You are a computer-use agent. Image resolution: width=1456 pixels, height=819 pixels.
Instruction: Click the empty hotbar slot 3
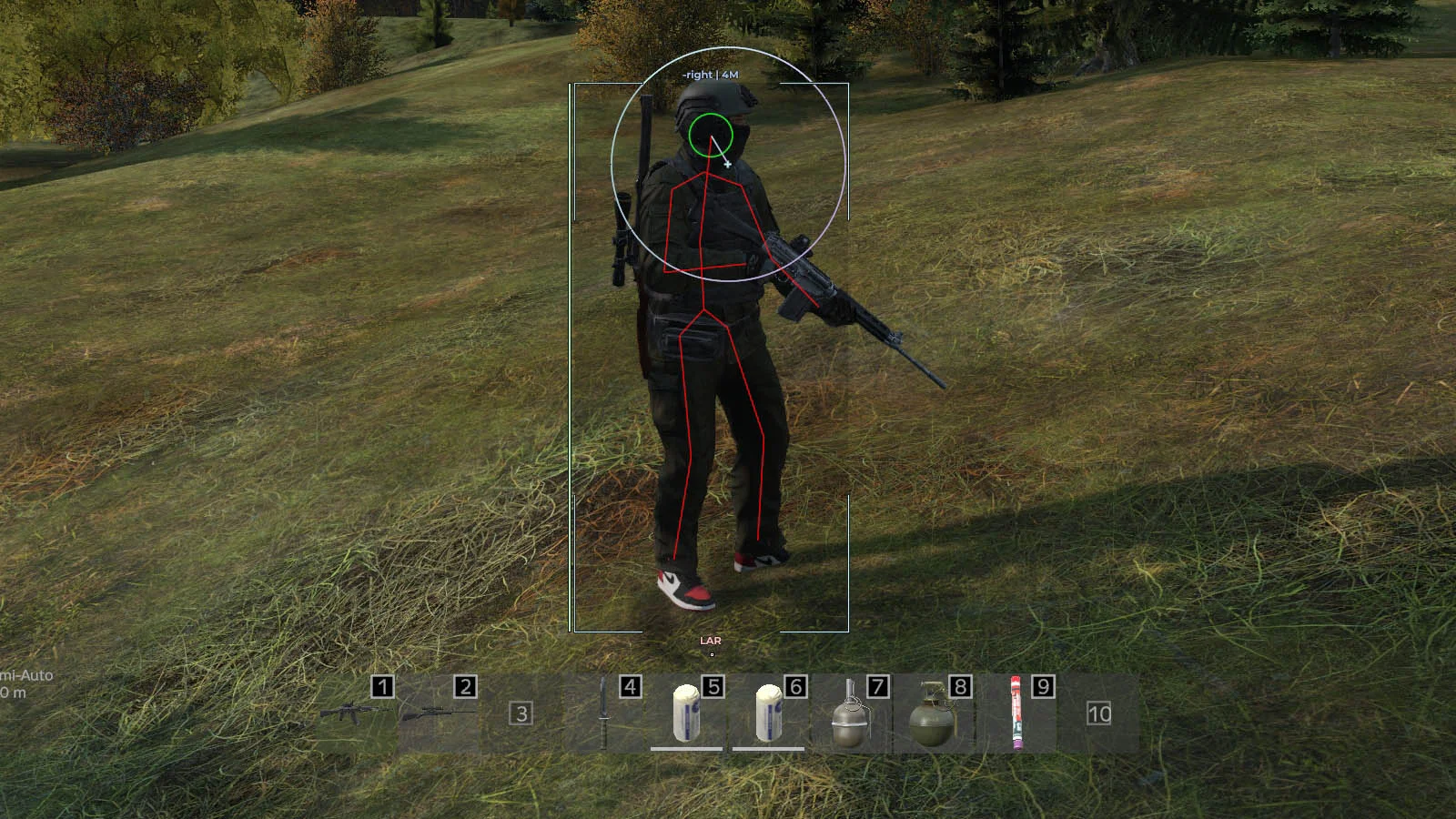pos(521,713)
